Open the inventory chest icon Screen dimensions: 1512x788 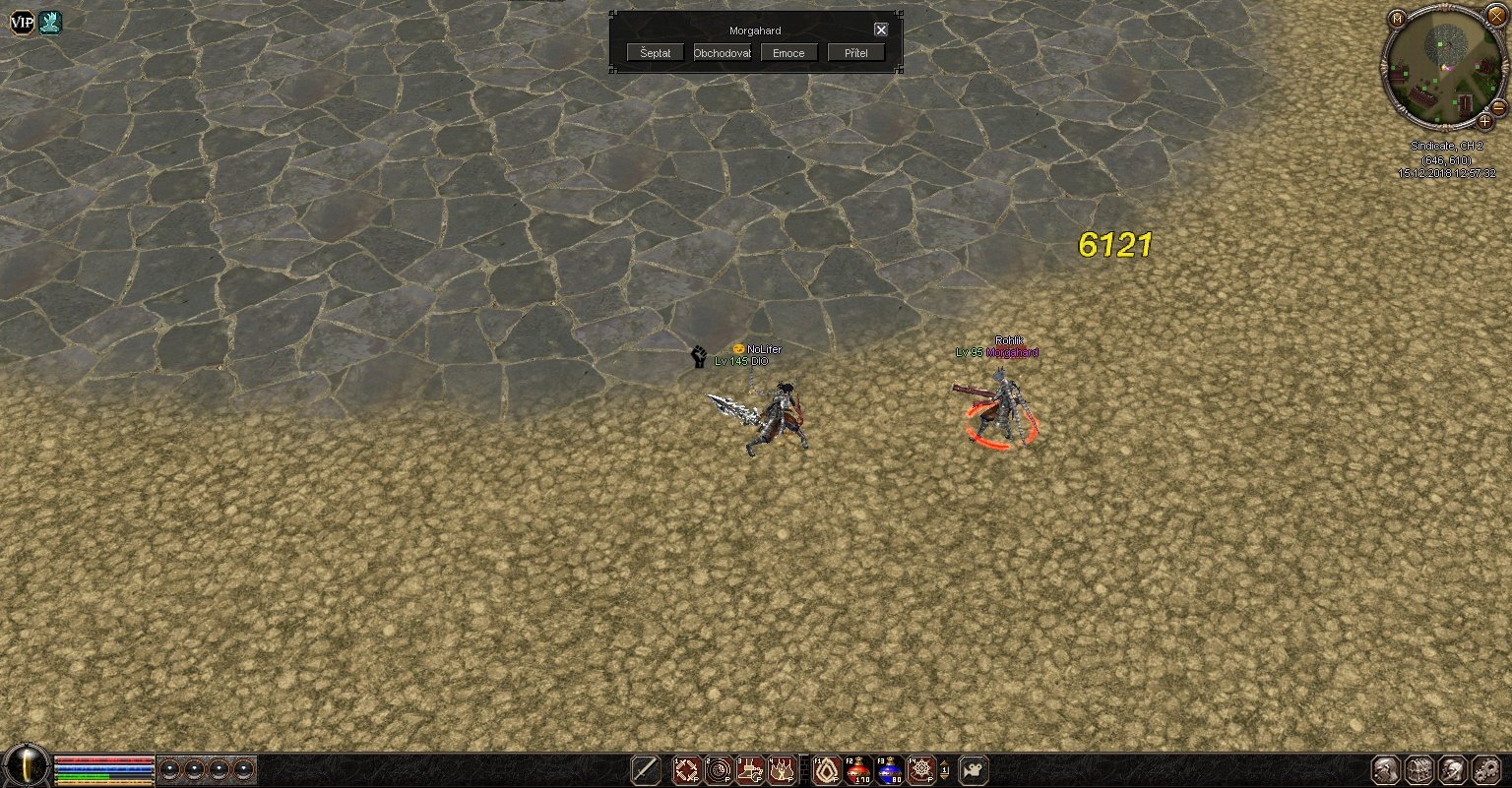(x=1418, y=770)
